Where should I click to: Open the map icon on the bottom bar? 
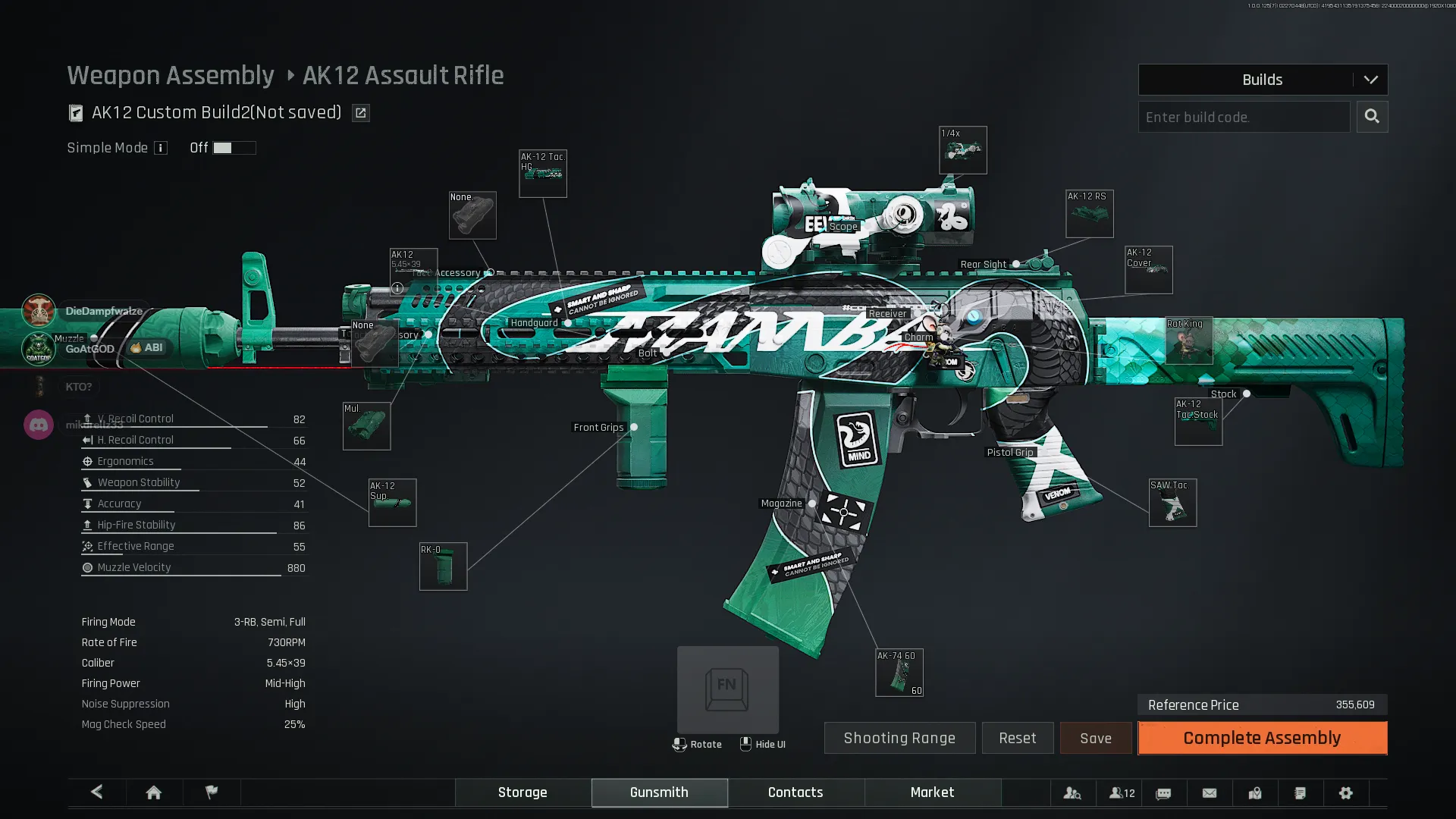coord(1254,792)
